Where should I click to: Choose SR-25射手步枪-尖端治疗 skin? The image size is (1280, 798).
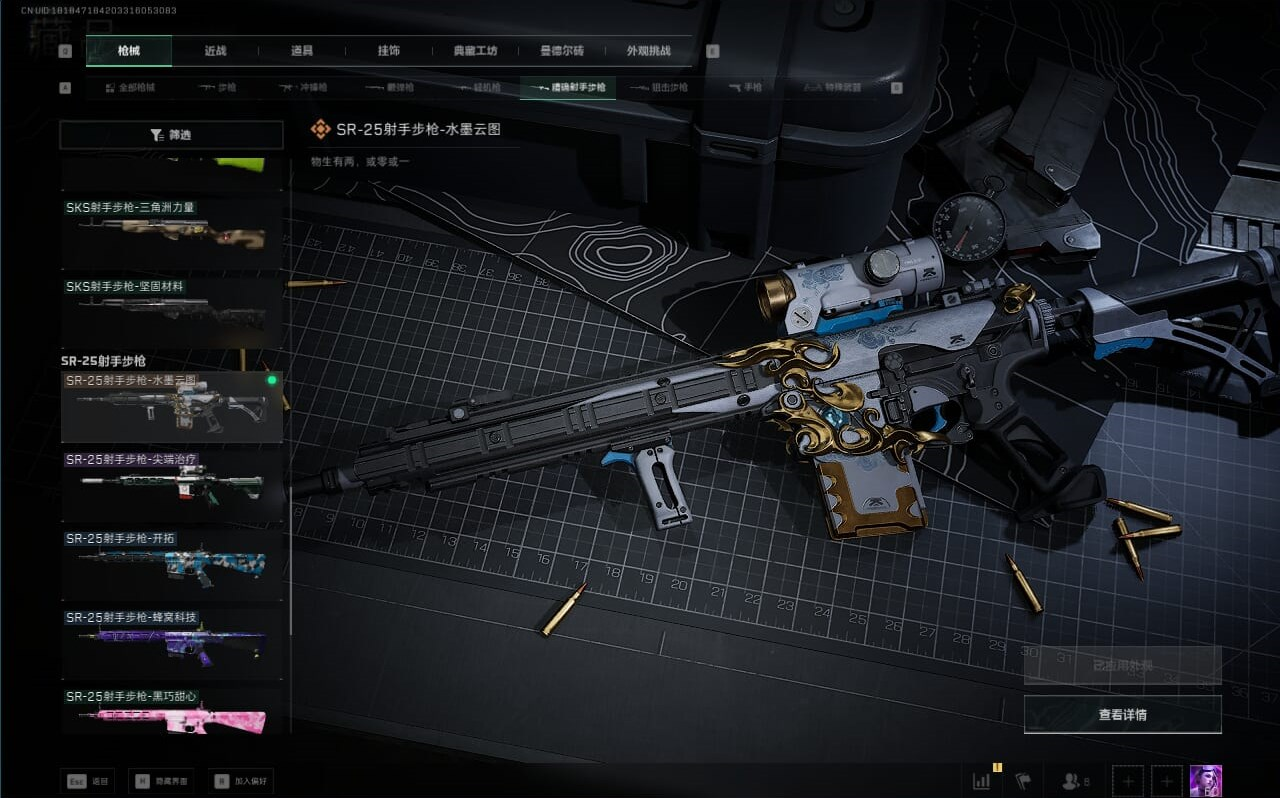tap(171, 485)
